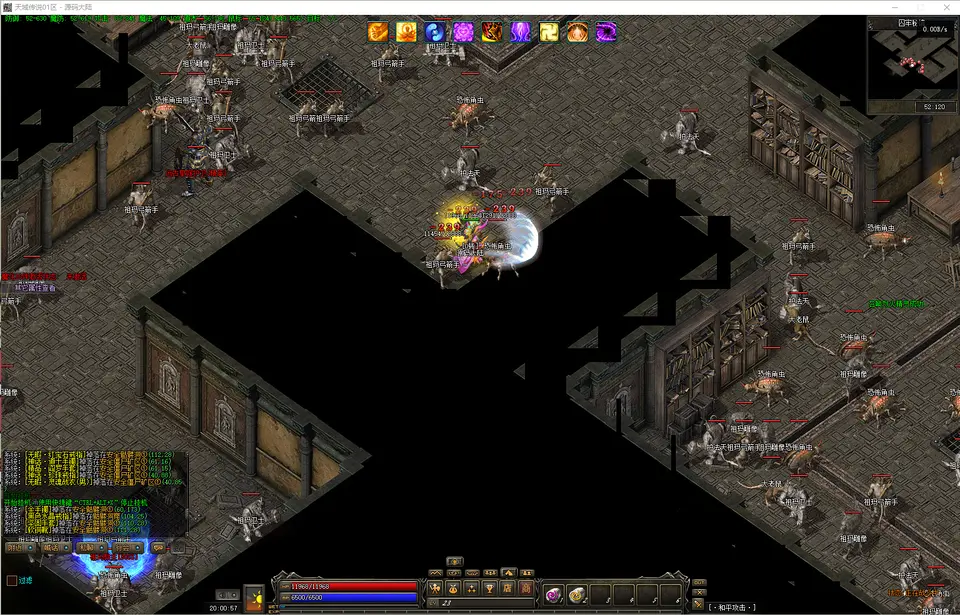Screen dimensions: 960x615
Task: Open the bag pouch button
Action: pyautogui.click(x=455, y=588)
